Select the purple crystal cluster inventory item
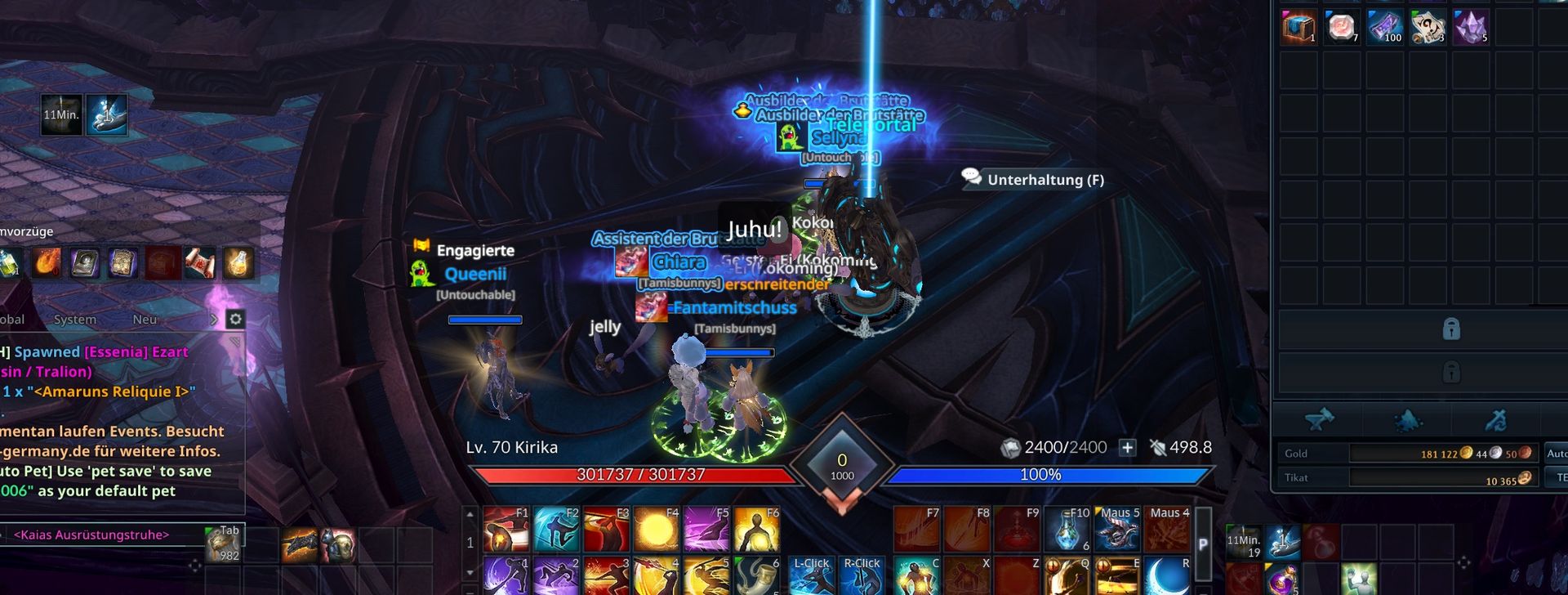 coord(1471,27)
